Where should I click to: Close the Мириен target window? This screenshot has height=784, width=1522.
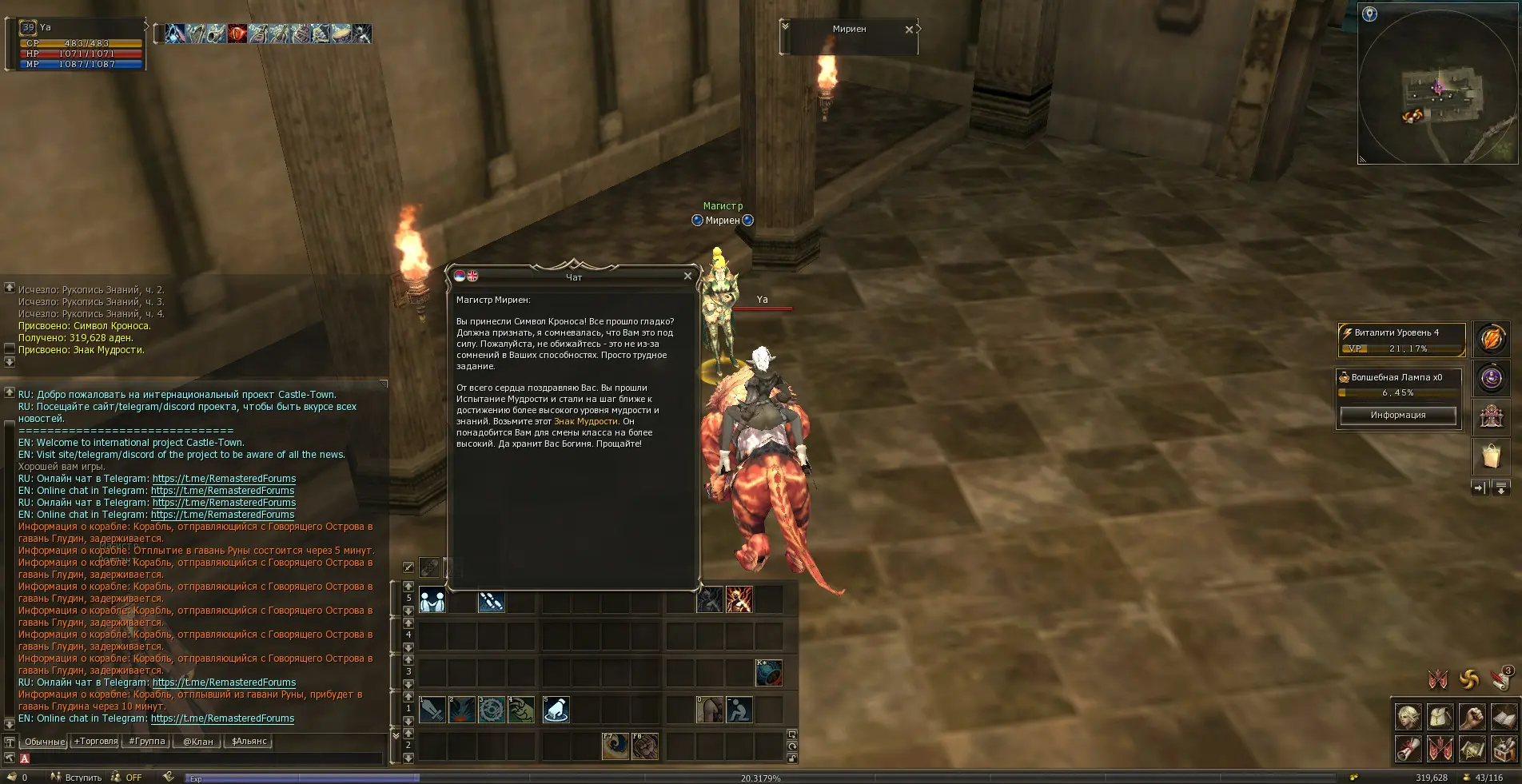click(x=909, y=30)
